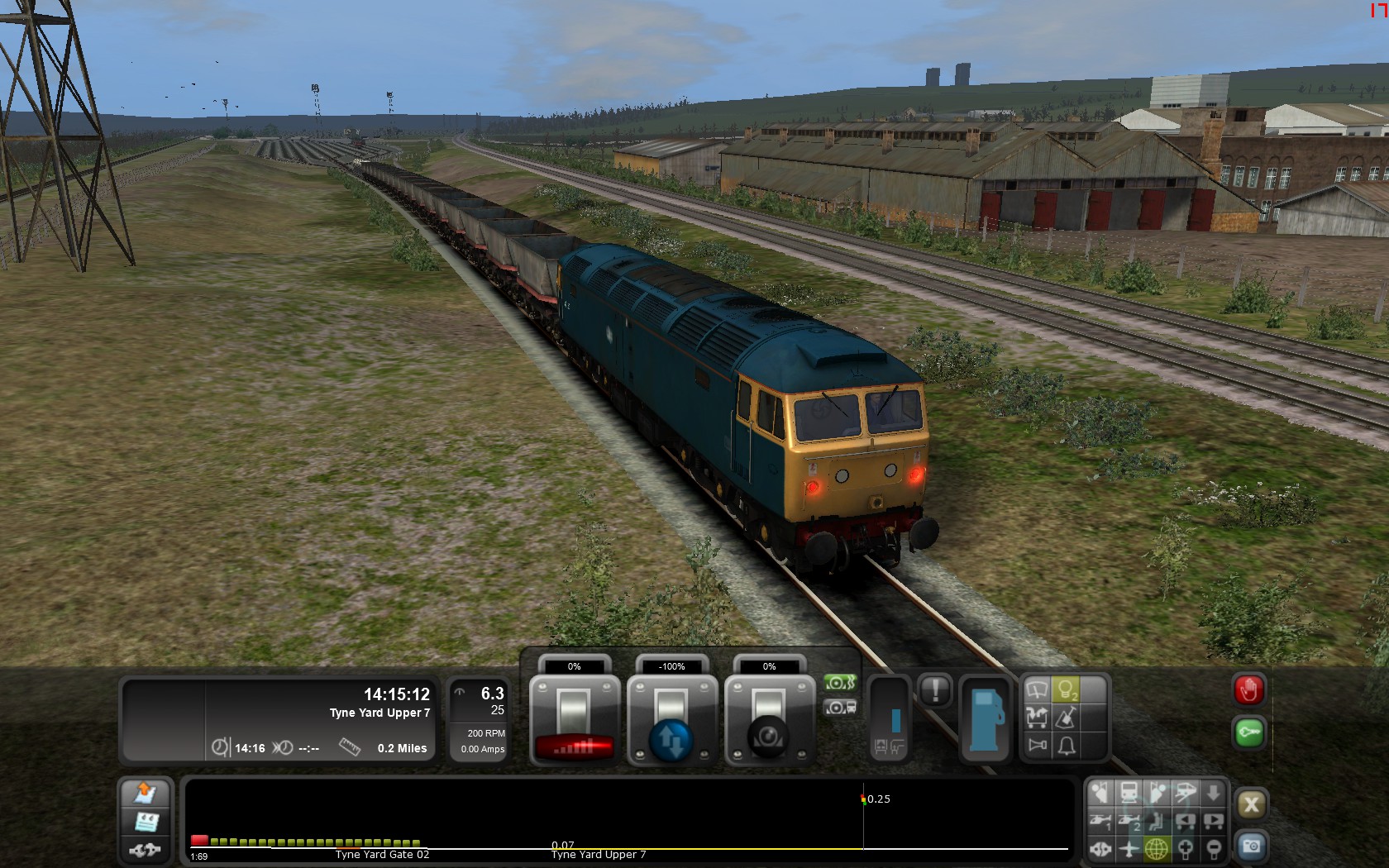1389x868 pixels.
Task: Toggle the windscreen wipers icon
Action: point(1037,689)
